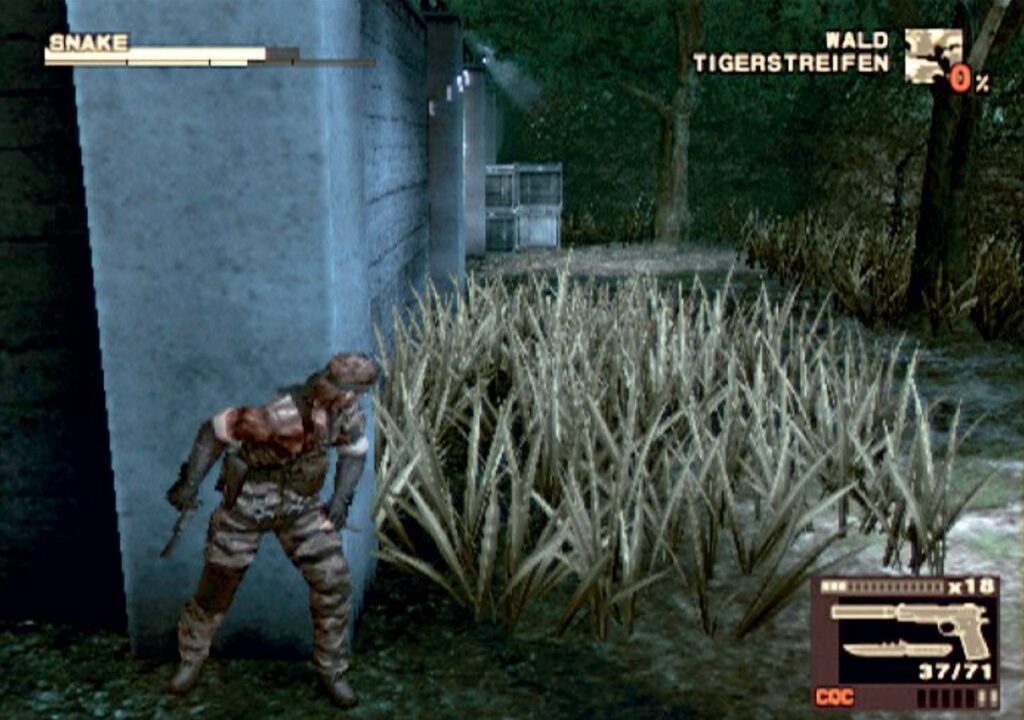Select the Tigerstreifen camouflage pattern icon
1024x720 pixels.
[932, 54]
